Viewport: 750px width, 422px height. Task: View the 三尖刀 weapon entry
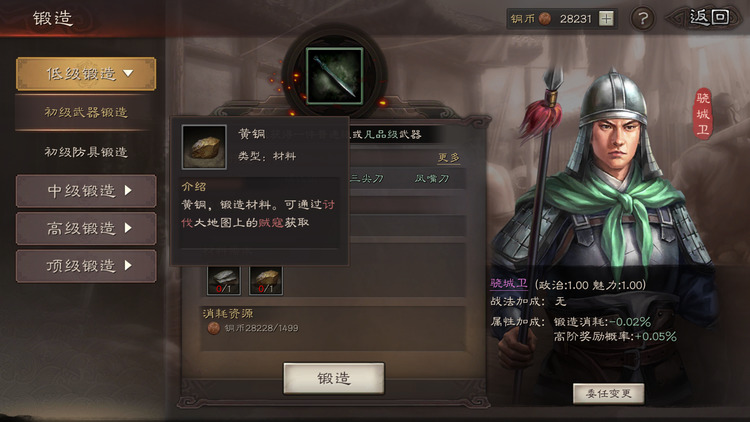coord(368,179)
